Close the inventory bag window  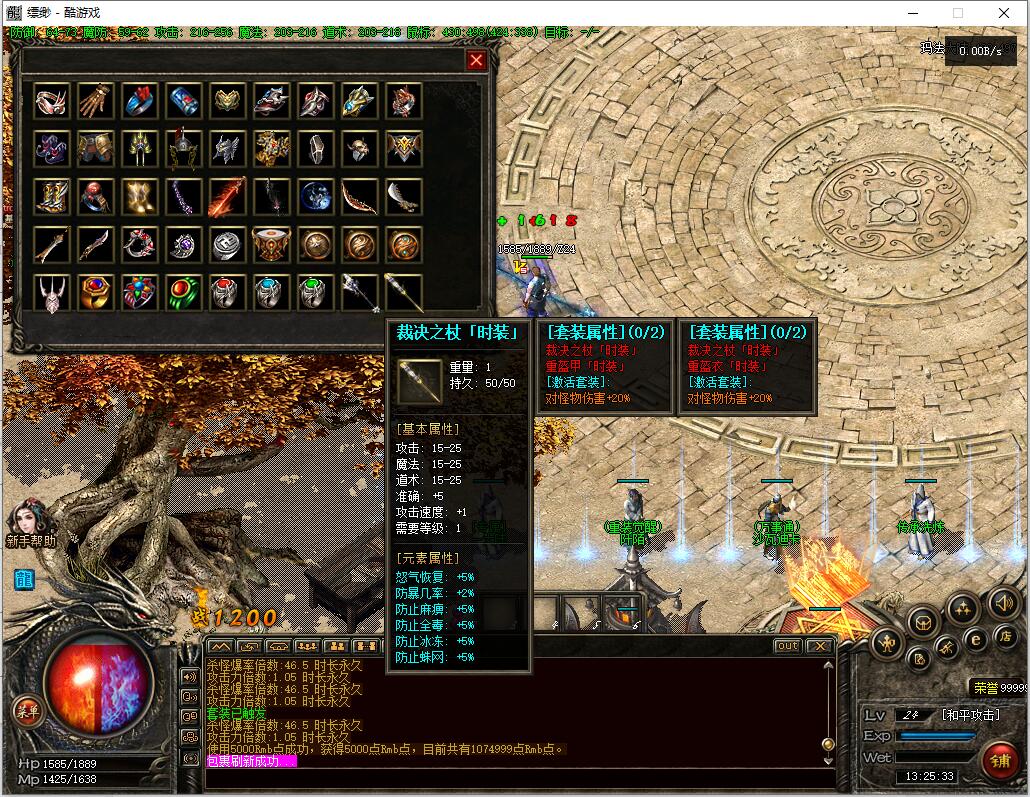(477, 61)
